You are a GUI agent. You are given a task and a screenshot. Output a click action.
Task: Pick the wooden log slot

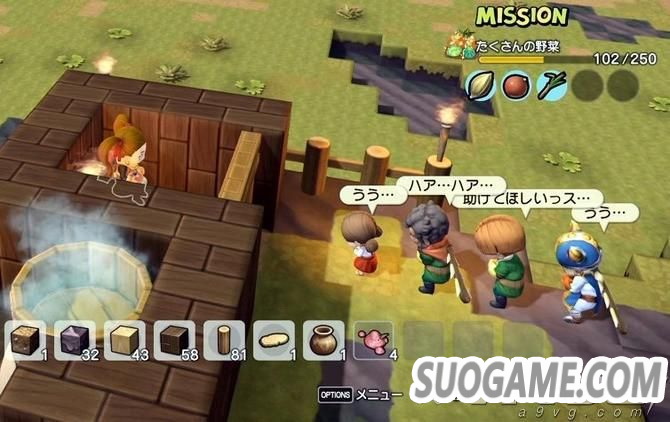[223, 340]
